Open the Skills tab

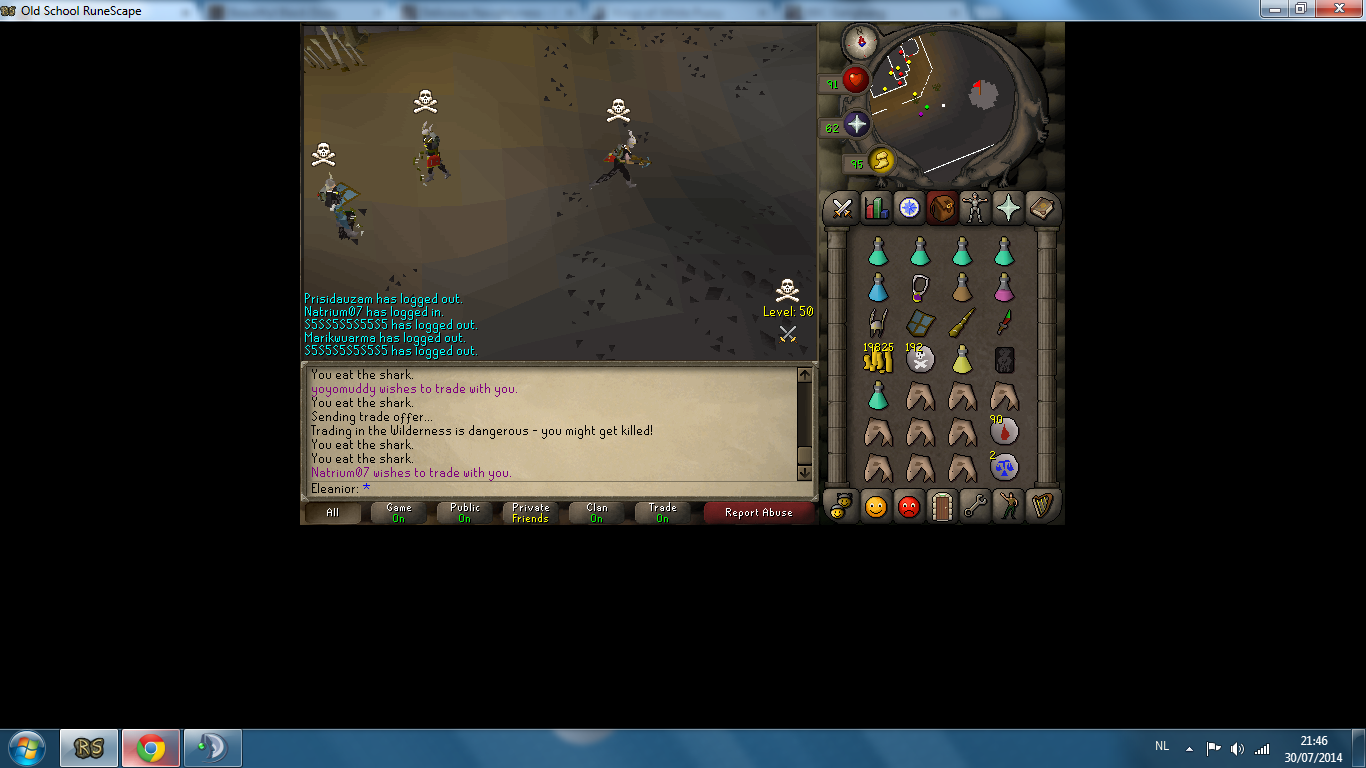tap(874, 208)
